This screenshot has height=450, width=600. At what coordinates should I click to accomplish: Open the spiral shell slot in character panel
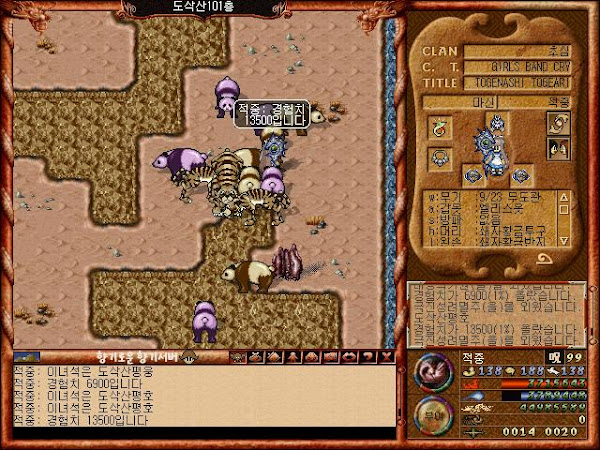[557, 123]
